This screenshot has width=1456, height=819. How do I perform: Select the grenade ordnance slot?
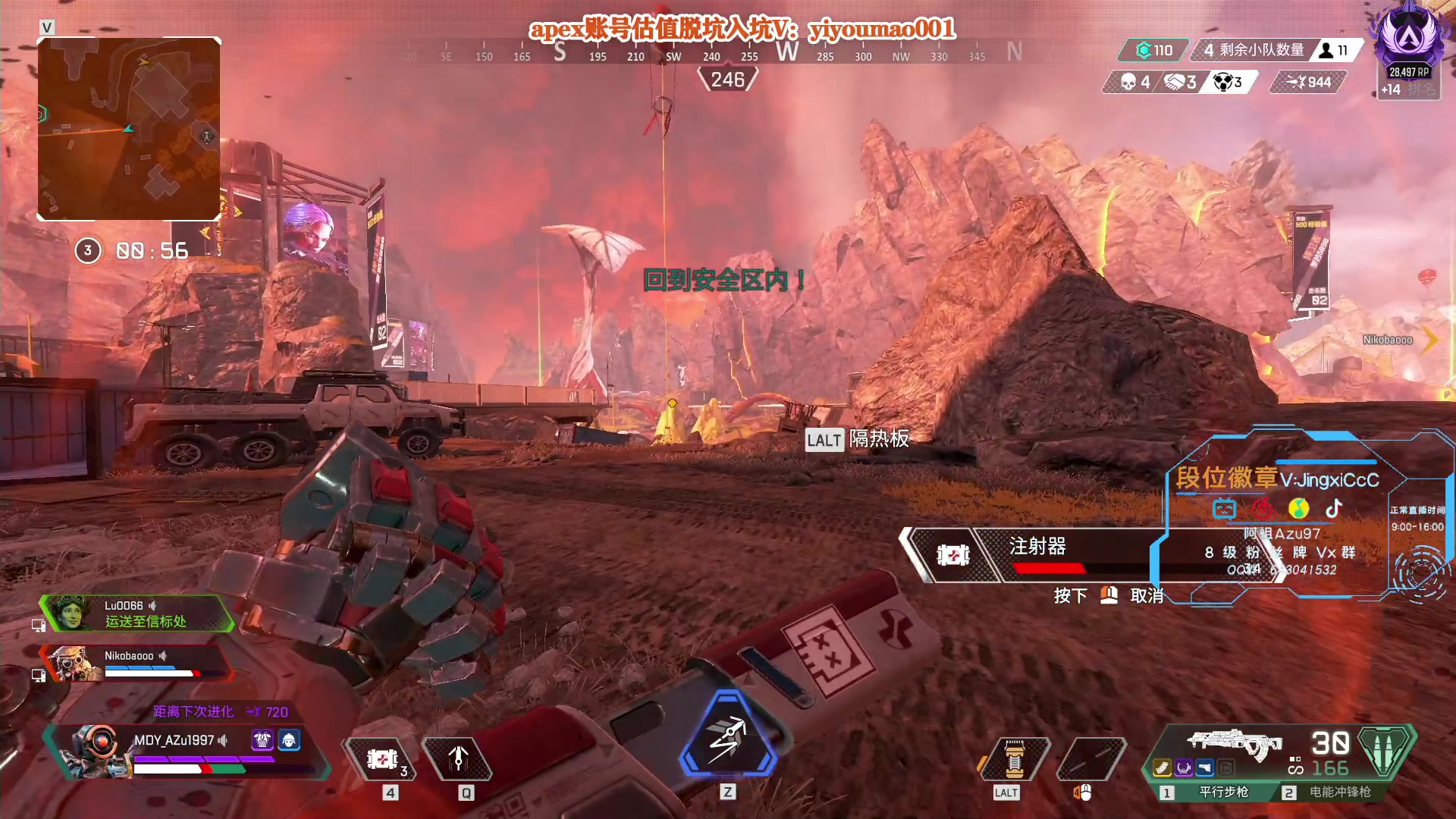coord(1090,759)
